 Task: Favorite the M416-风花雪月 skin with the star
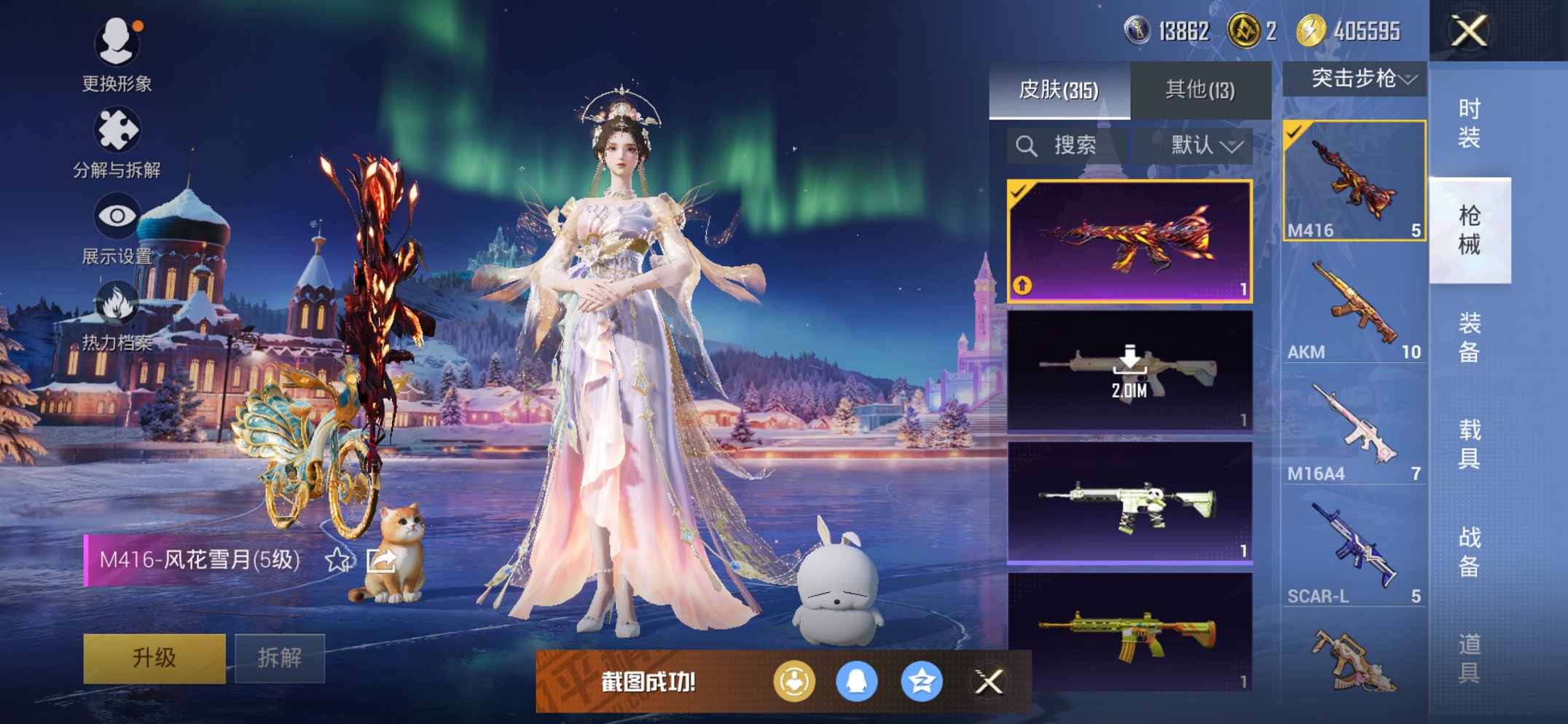pyautogui.click(x=337, y=559)
